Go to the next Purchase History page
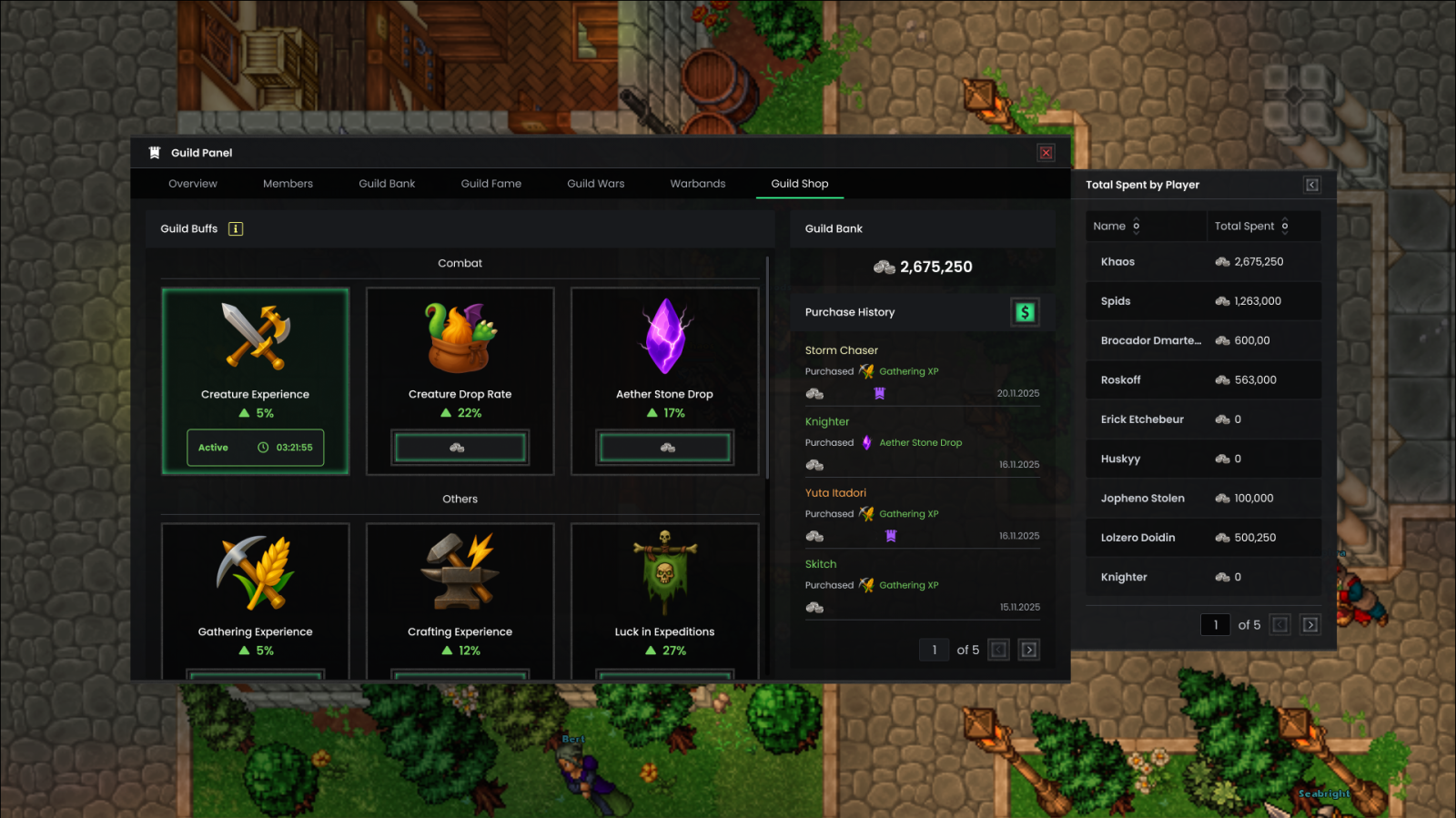The image size is (1456, 818). pos(1029,650)
